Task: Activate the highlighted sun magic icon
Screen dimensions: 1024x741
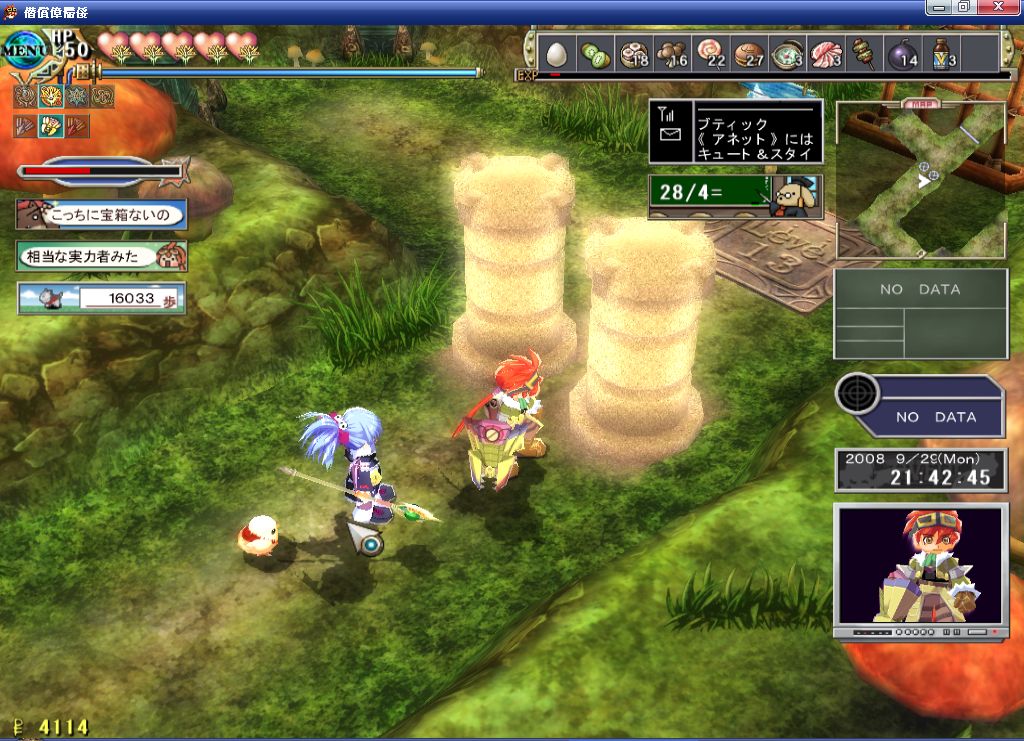Action: (49, 97)
